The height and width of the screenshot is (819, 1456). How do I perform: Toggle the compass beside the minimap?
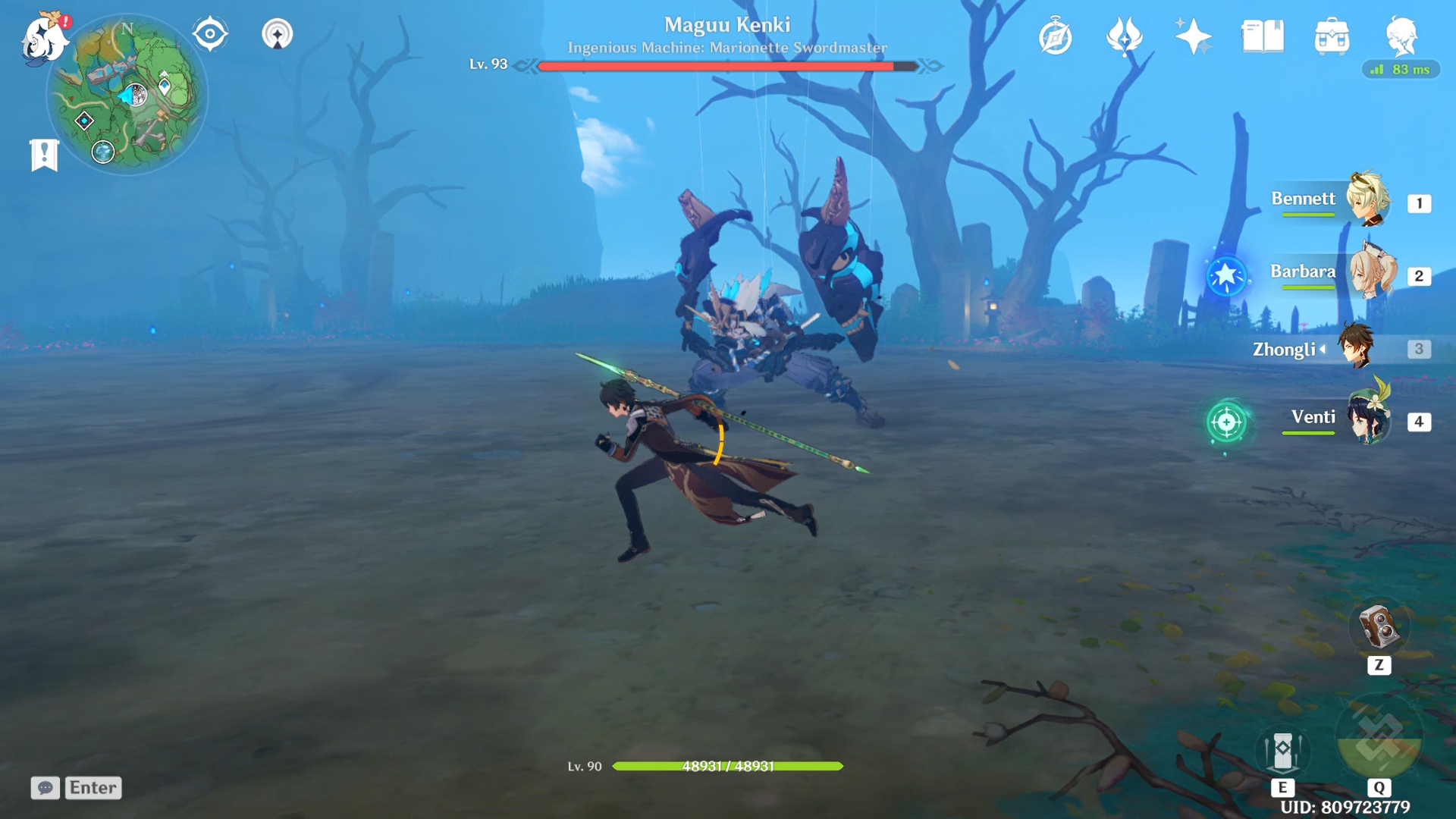[209, 32]
